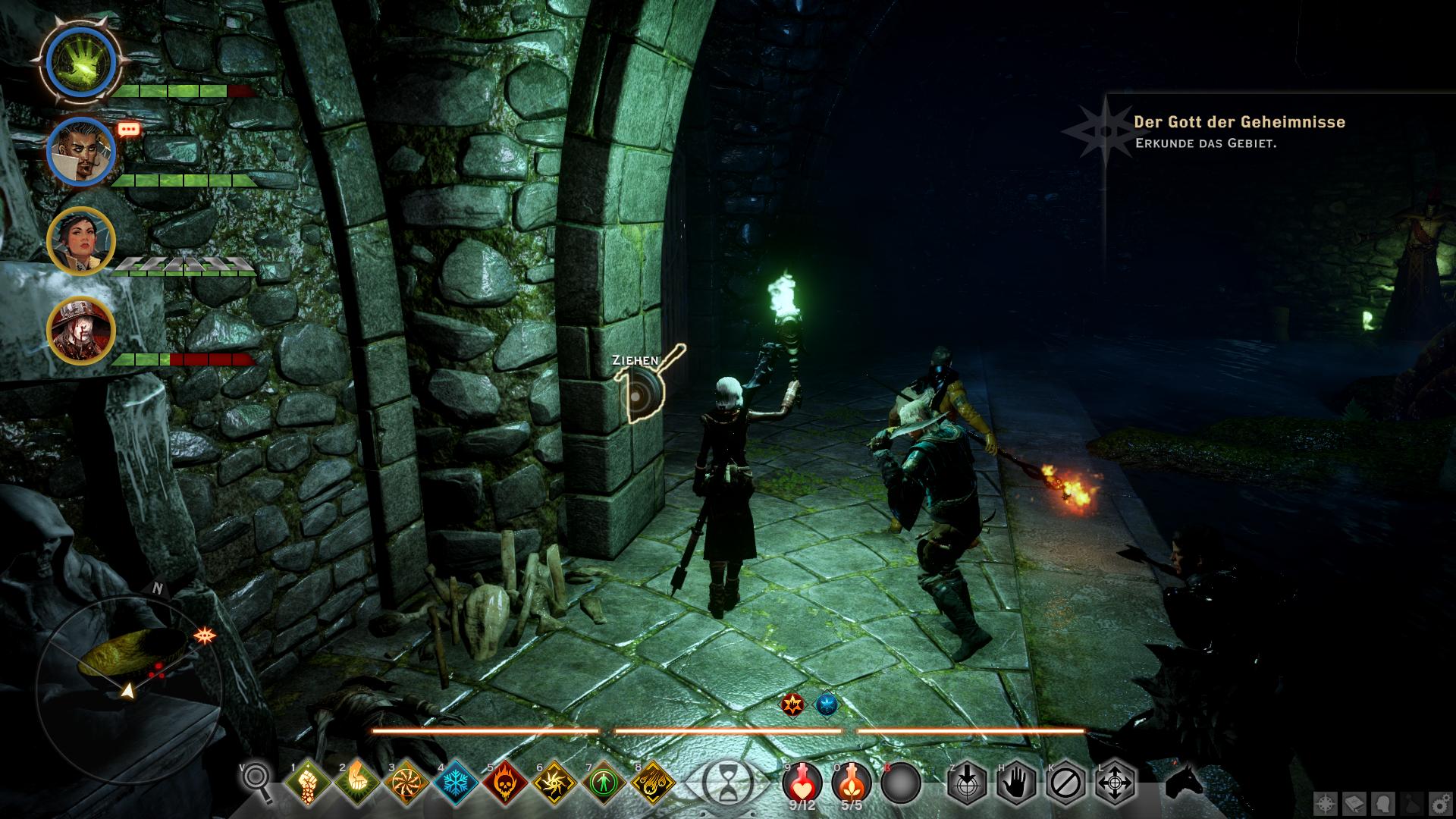
Task: Use the yellow sunburst eye ability
Action: tap(555, 782)
